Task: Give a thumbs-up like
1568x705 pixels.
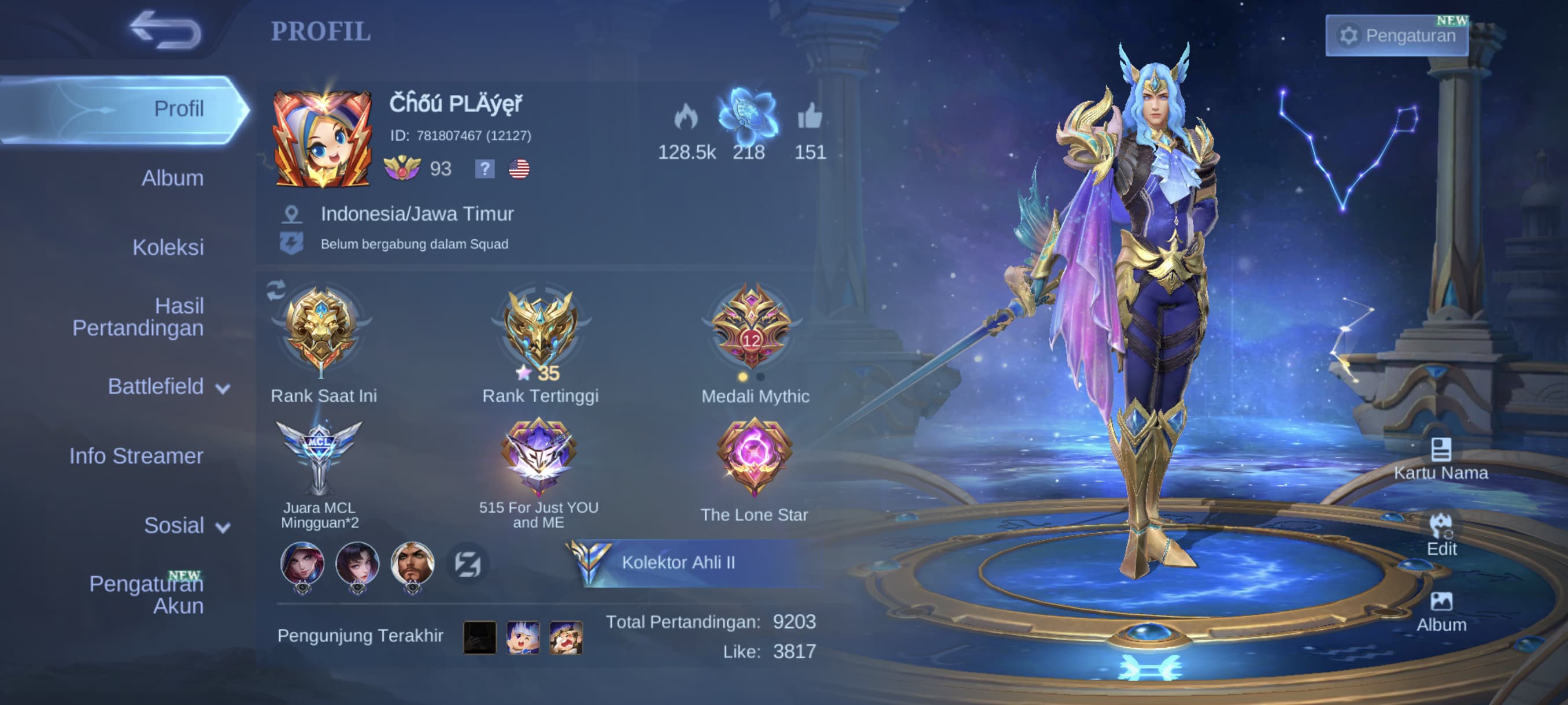Action: pyautogui.click(x=809, y=117)
